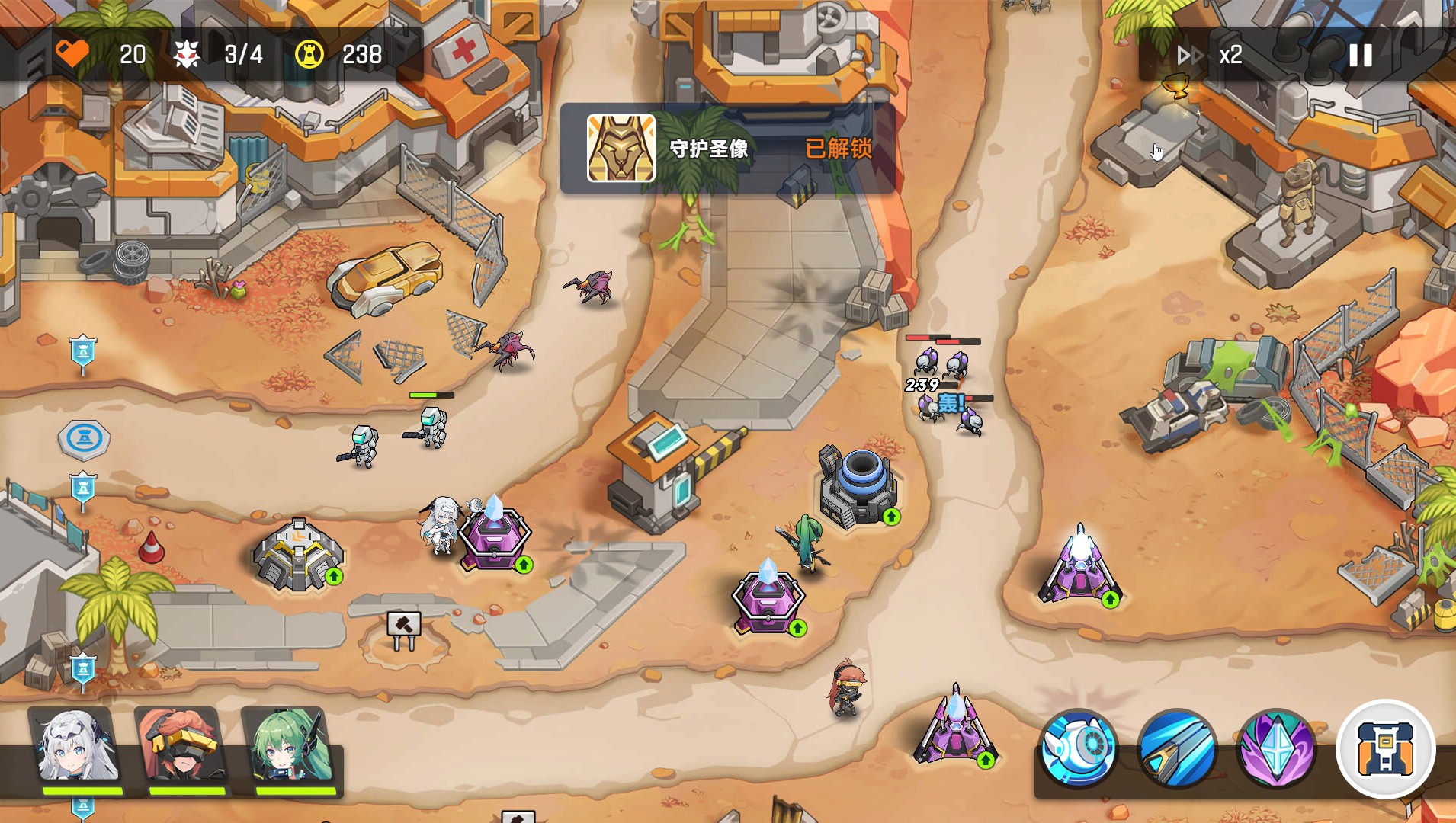Activate the white drone orb skill

[x=1078, y=748]
